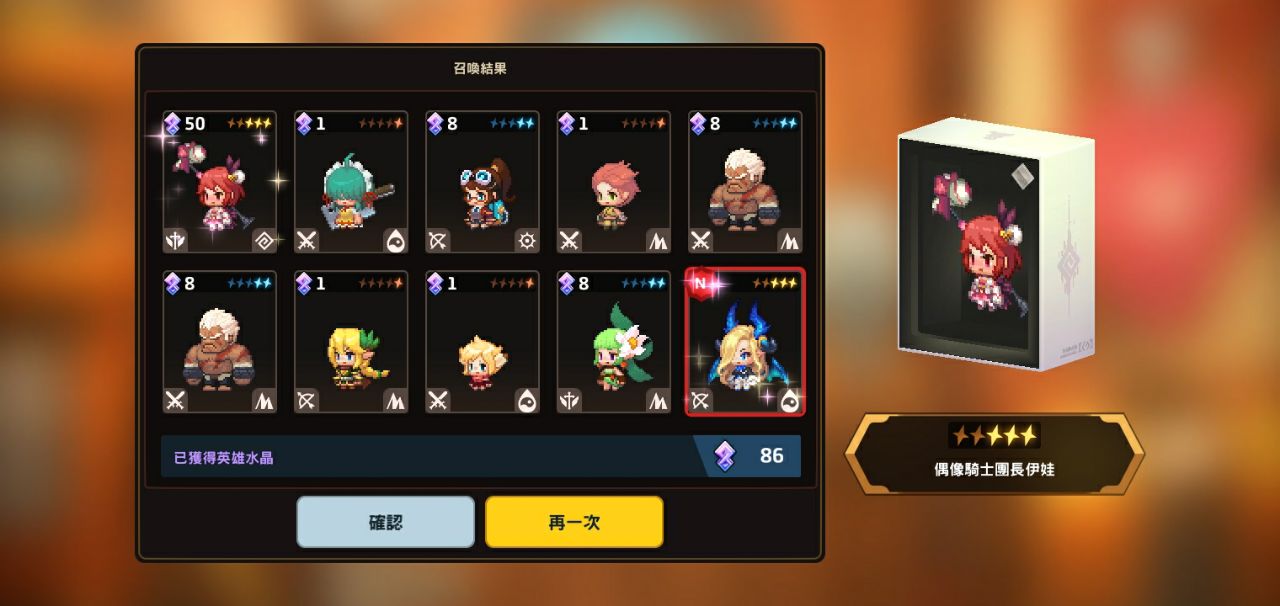This screenshot has width=1280, height=606.
Task: Select the green-haired white flower hero card
Action: pos(614,343)
